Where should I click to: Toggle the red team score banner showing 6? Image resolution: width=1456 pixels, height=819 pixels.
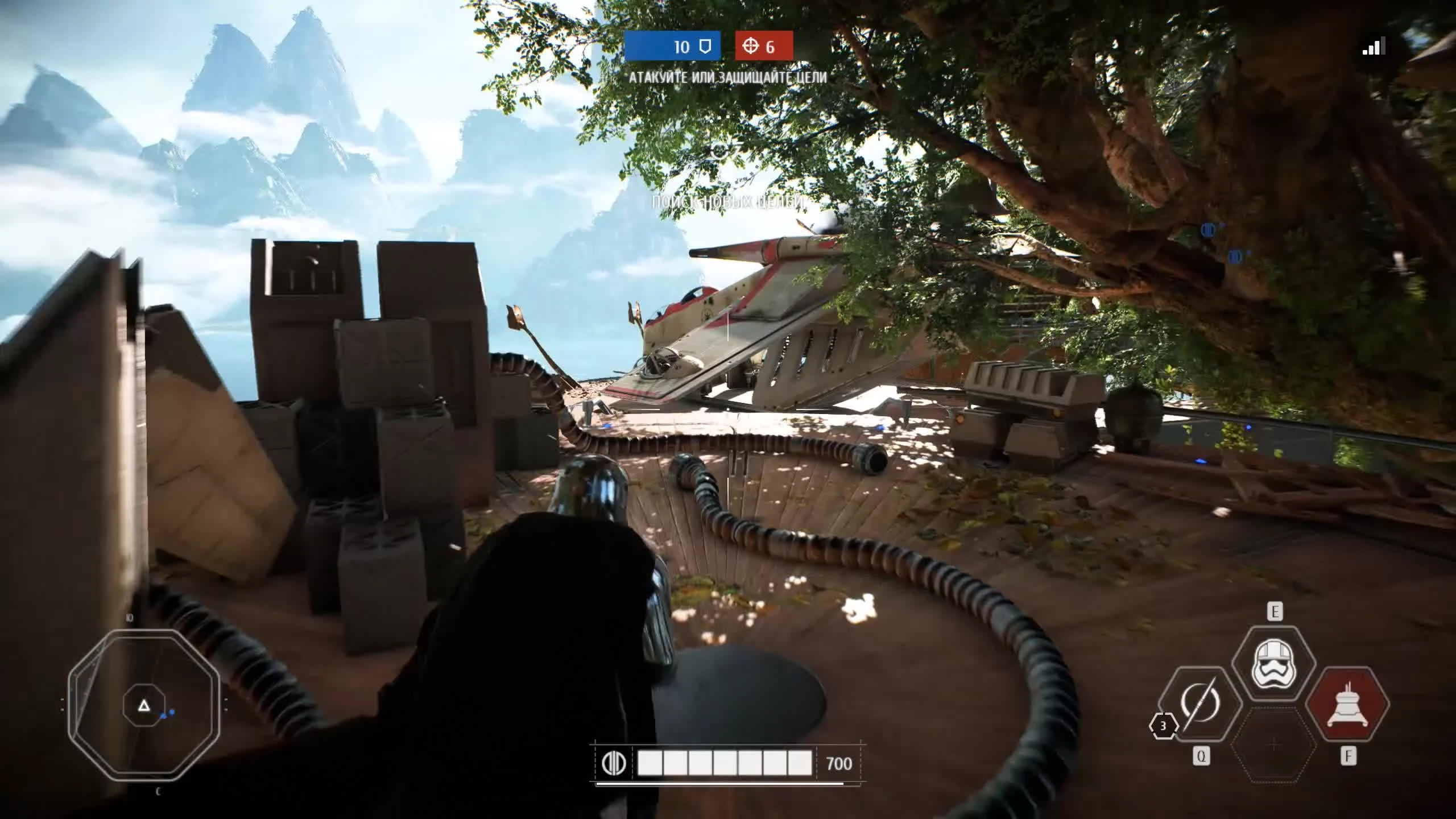[767, 47]
